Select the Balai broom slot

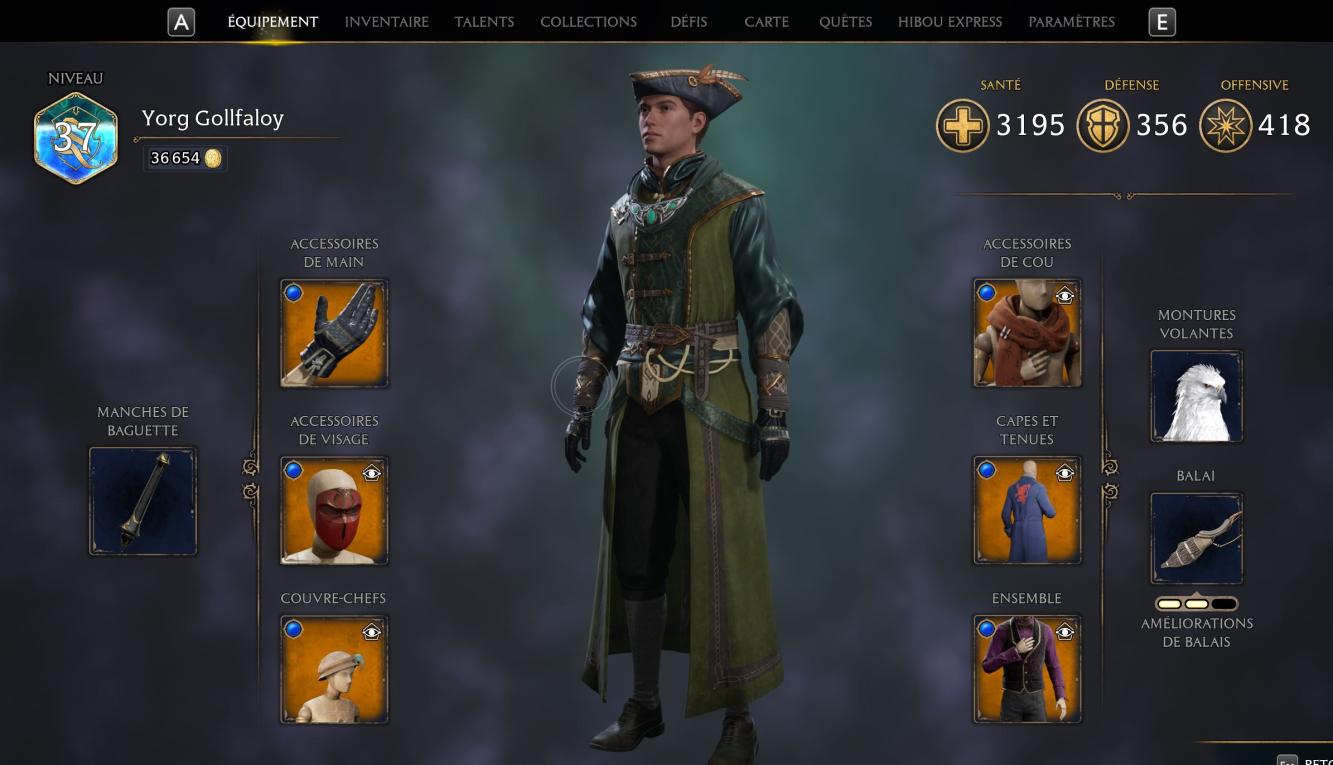[1196, 539]
